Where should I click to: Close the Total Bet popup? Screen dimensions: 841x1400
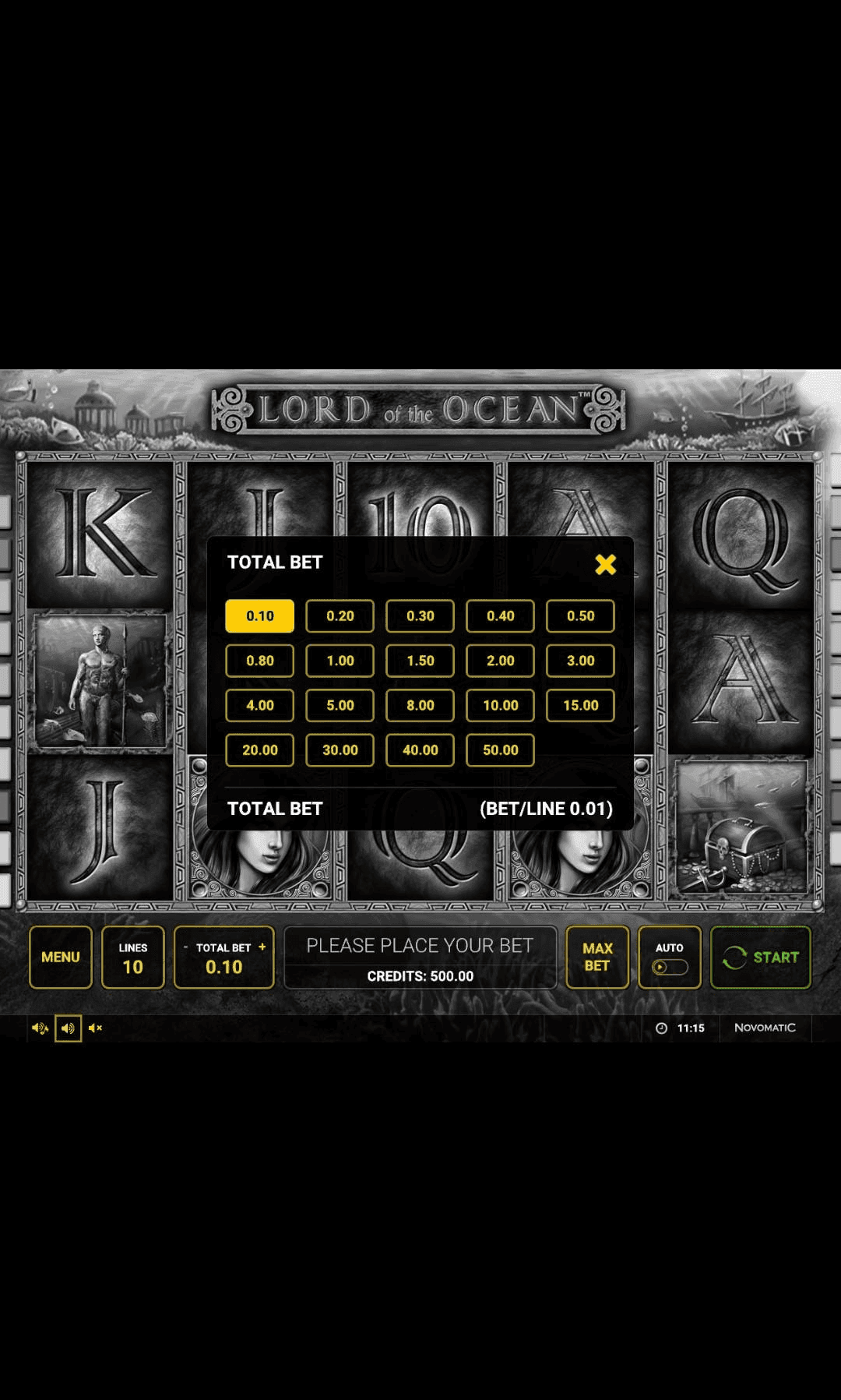tap(605, 564)
